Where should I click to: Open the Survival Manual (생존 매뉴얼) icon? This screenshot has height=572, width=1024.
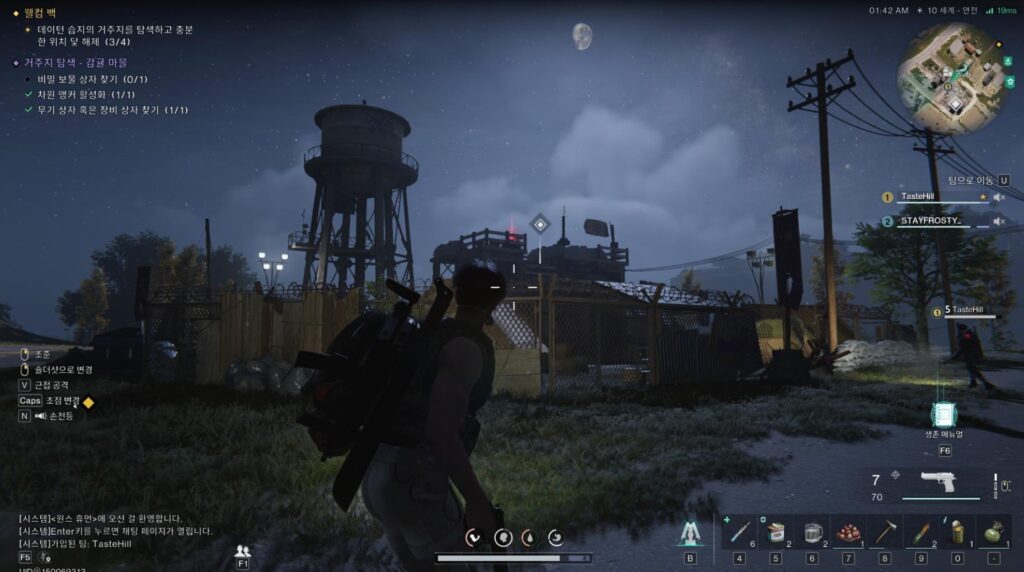pos(943,415)
